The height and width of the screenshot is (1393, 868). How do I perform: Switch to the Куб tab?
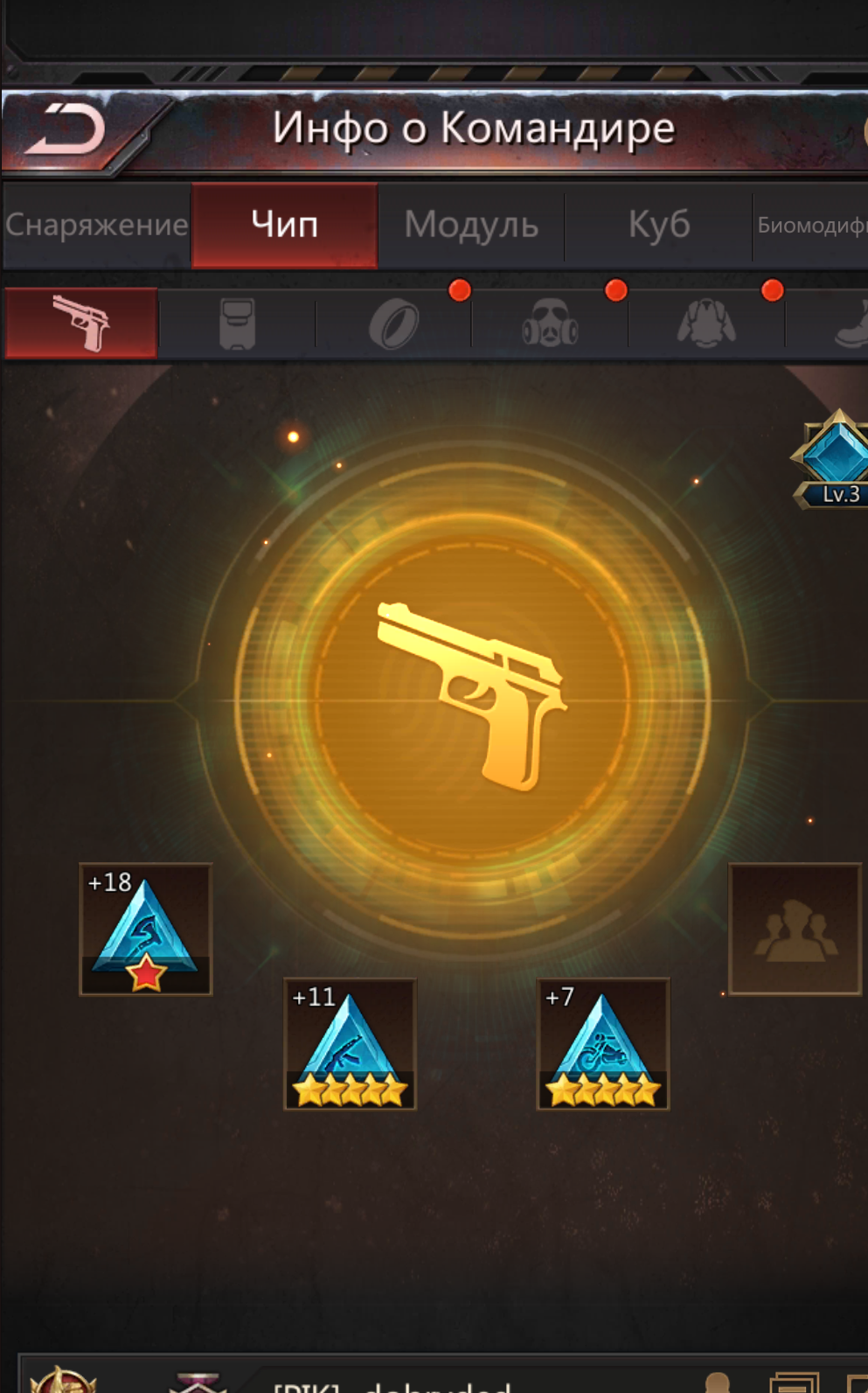(x=659, y=225)
